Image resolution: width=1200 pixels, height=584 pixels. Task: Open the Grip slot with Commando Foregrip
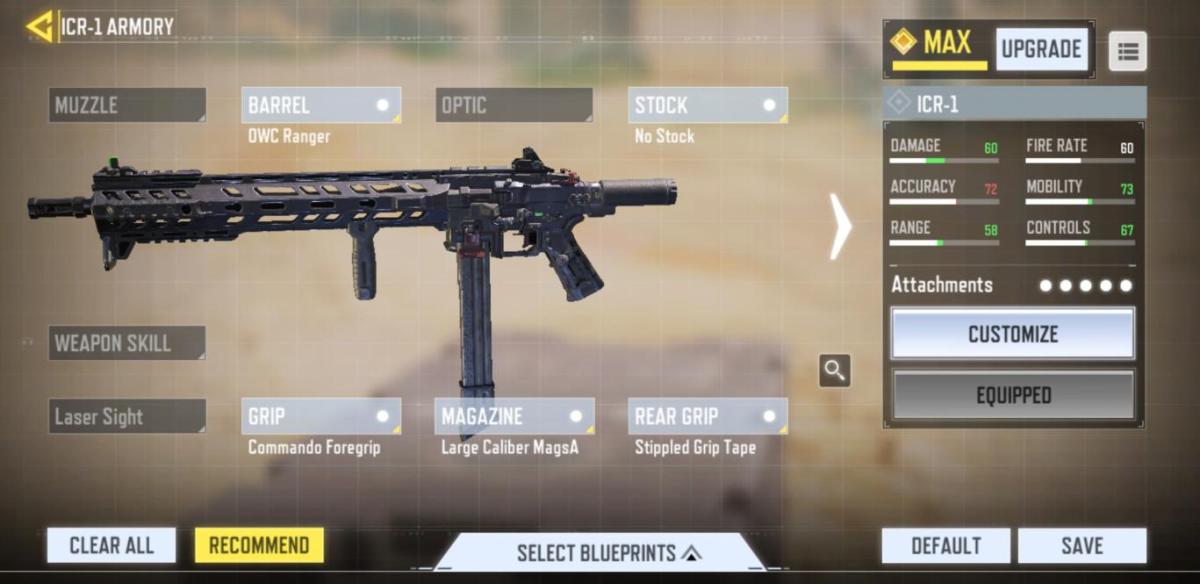tap(320, 417)
